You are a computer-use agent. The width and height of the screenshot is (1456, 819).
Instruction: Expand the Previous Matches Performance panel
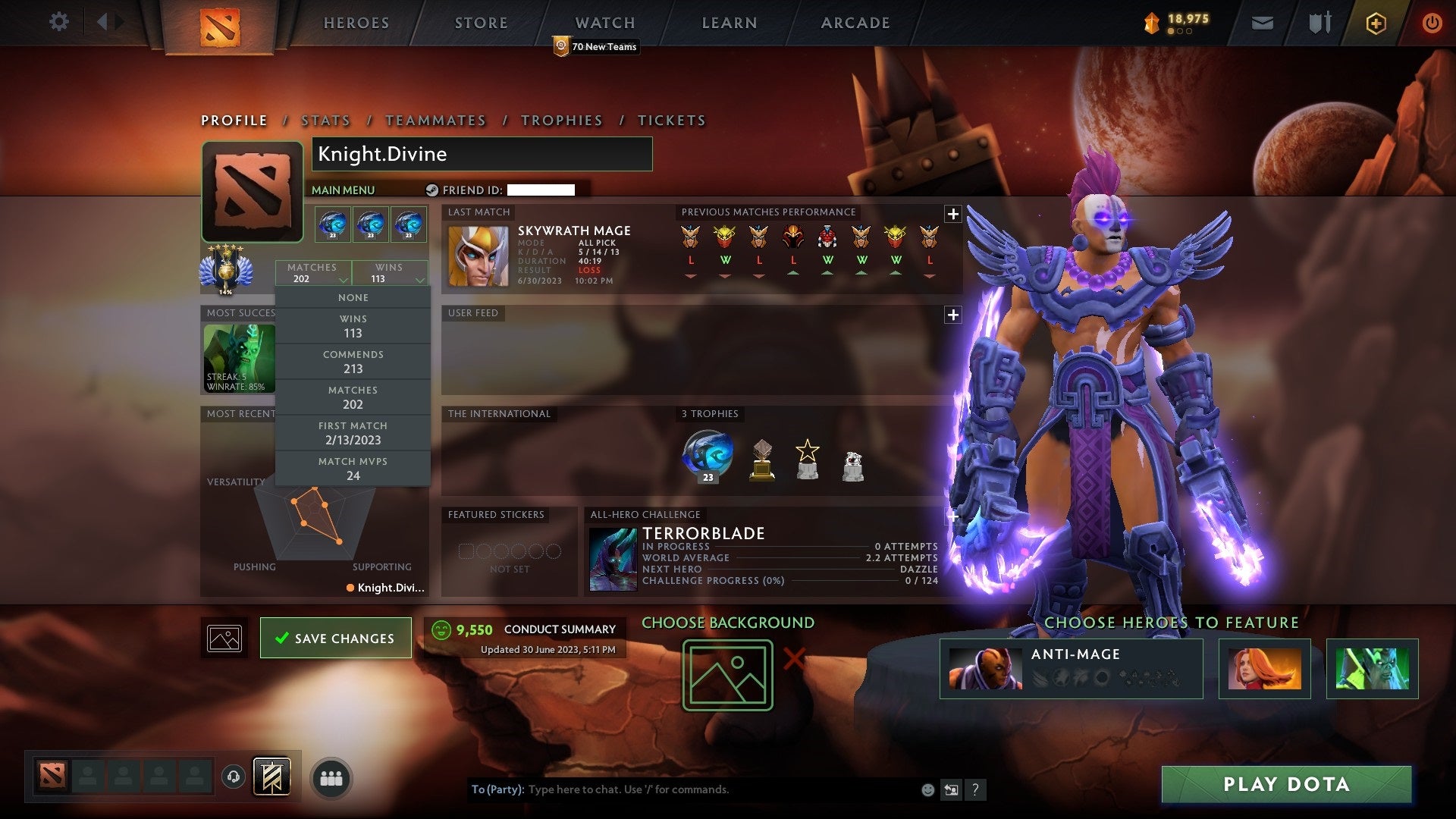click(952, 214)
